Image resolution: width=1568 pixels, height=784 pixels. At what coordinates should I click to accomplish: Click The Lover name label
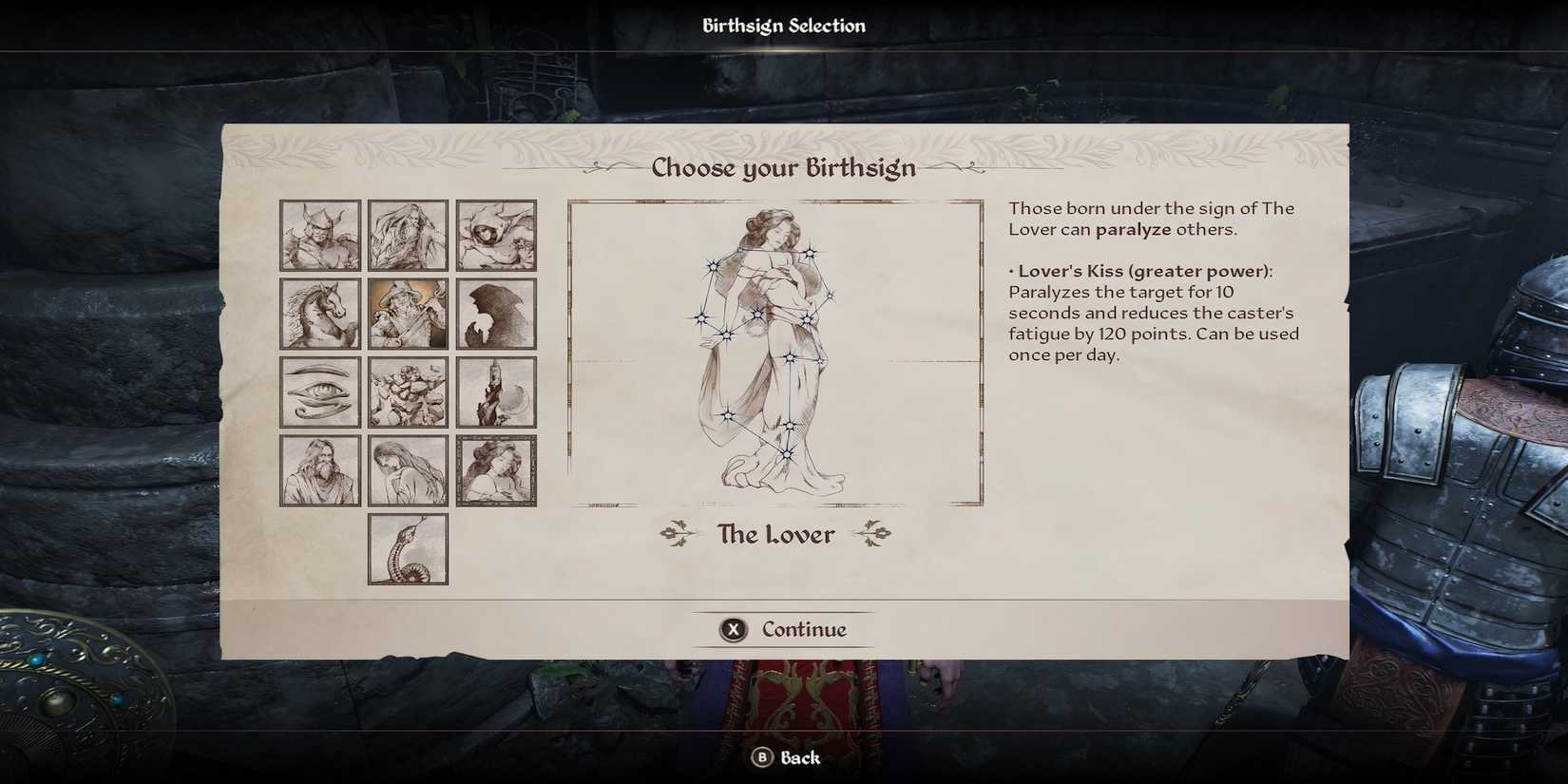click(774, 534)
